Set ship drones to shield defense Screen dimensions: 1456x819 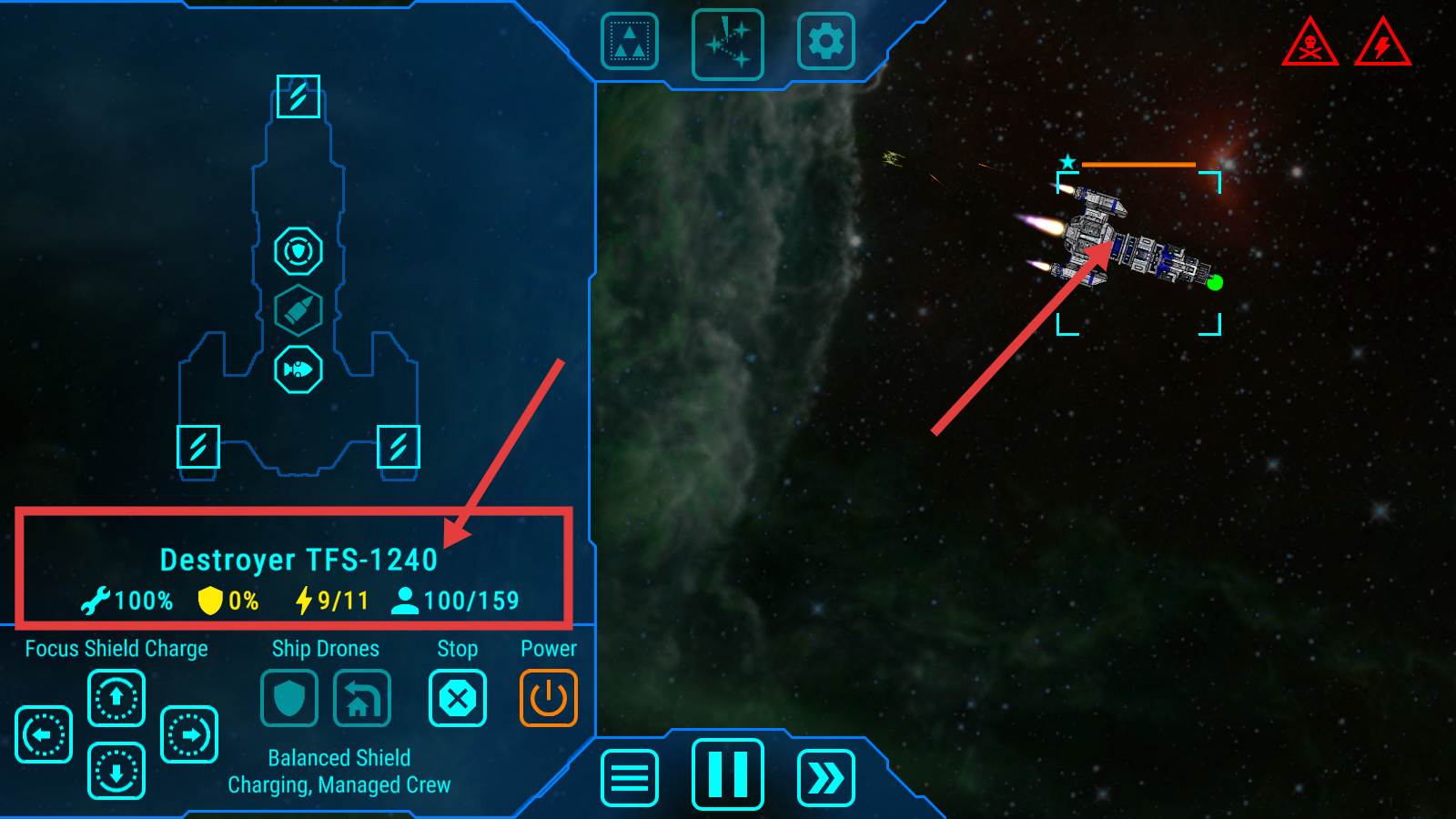(288, 698)
